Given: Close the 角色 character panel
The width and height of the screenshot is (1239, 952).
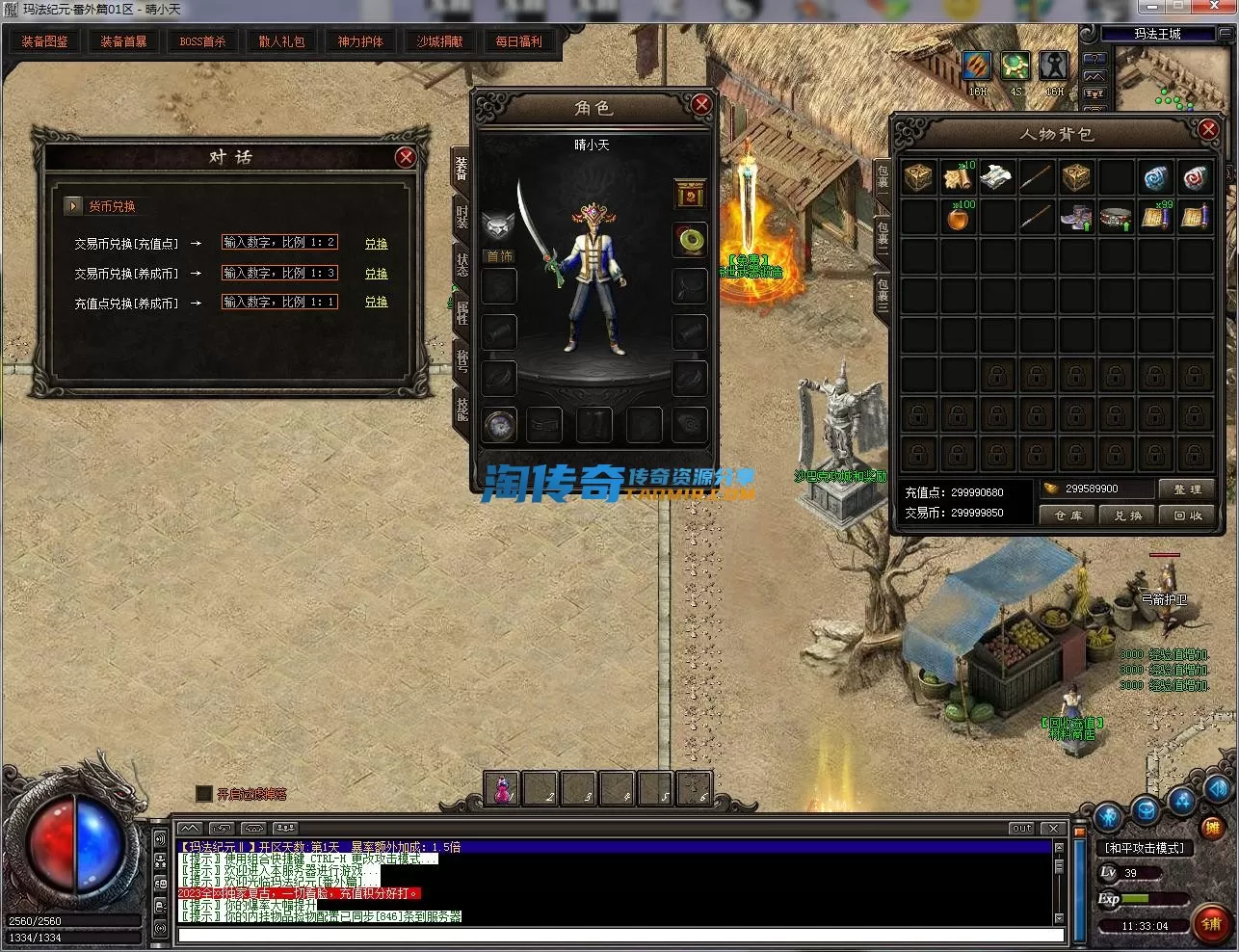Looking at the screenshot, I should pos(701,104).
